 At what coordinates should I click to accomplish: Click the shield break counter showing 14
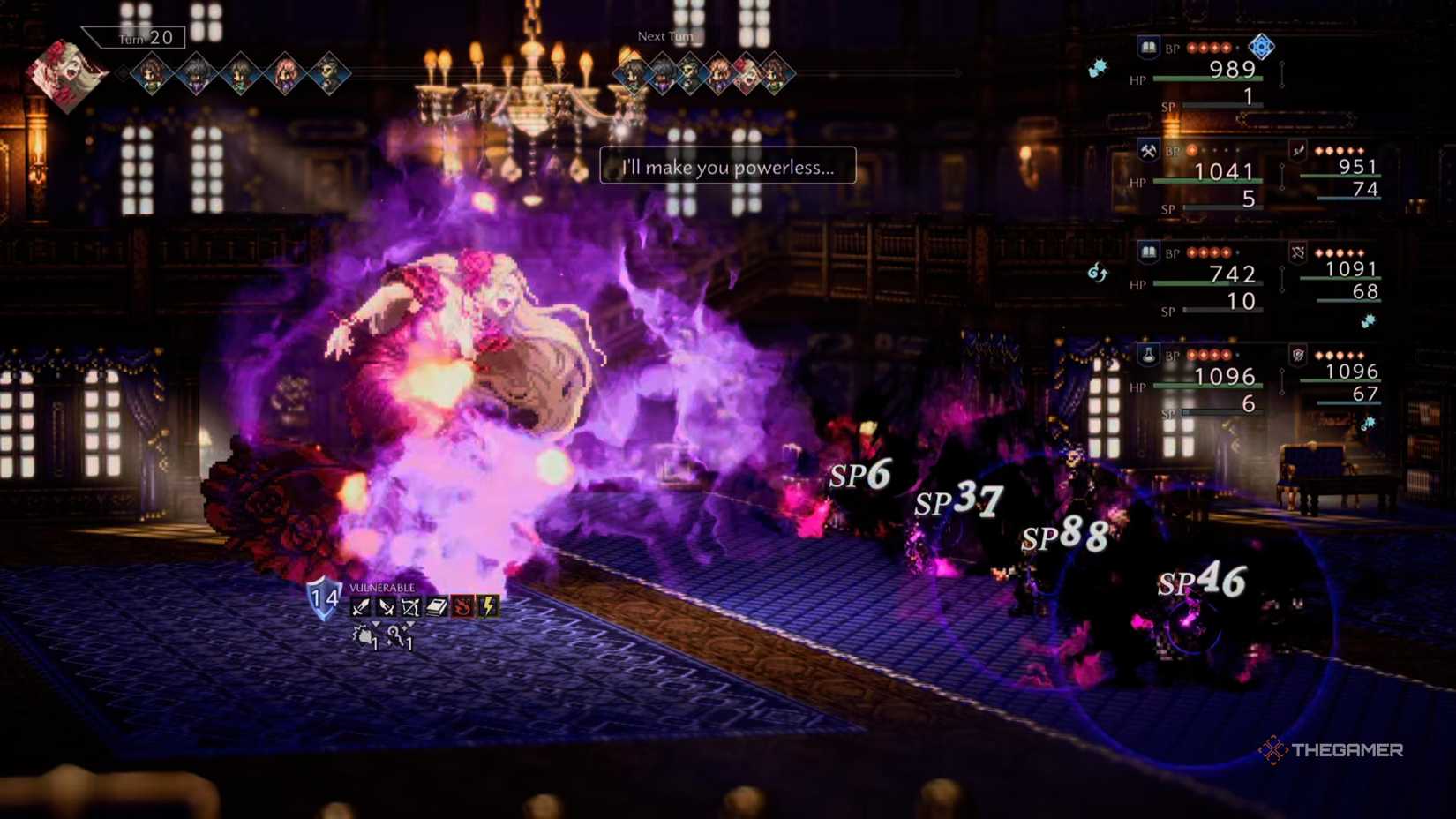324,597
